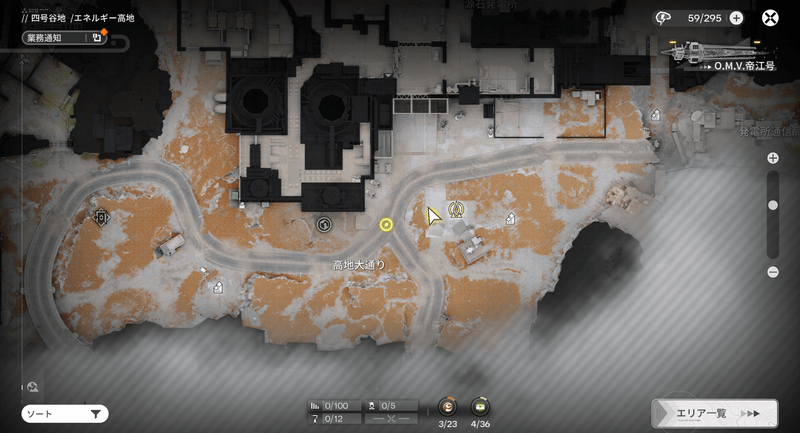Select the 4/36 chest tracker icon
Image resolution: width=800 pixels, height=433 pixels.
pyautogui.click(x=479, y=407)
